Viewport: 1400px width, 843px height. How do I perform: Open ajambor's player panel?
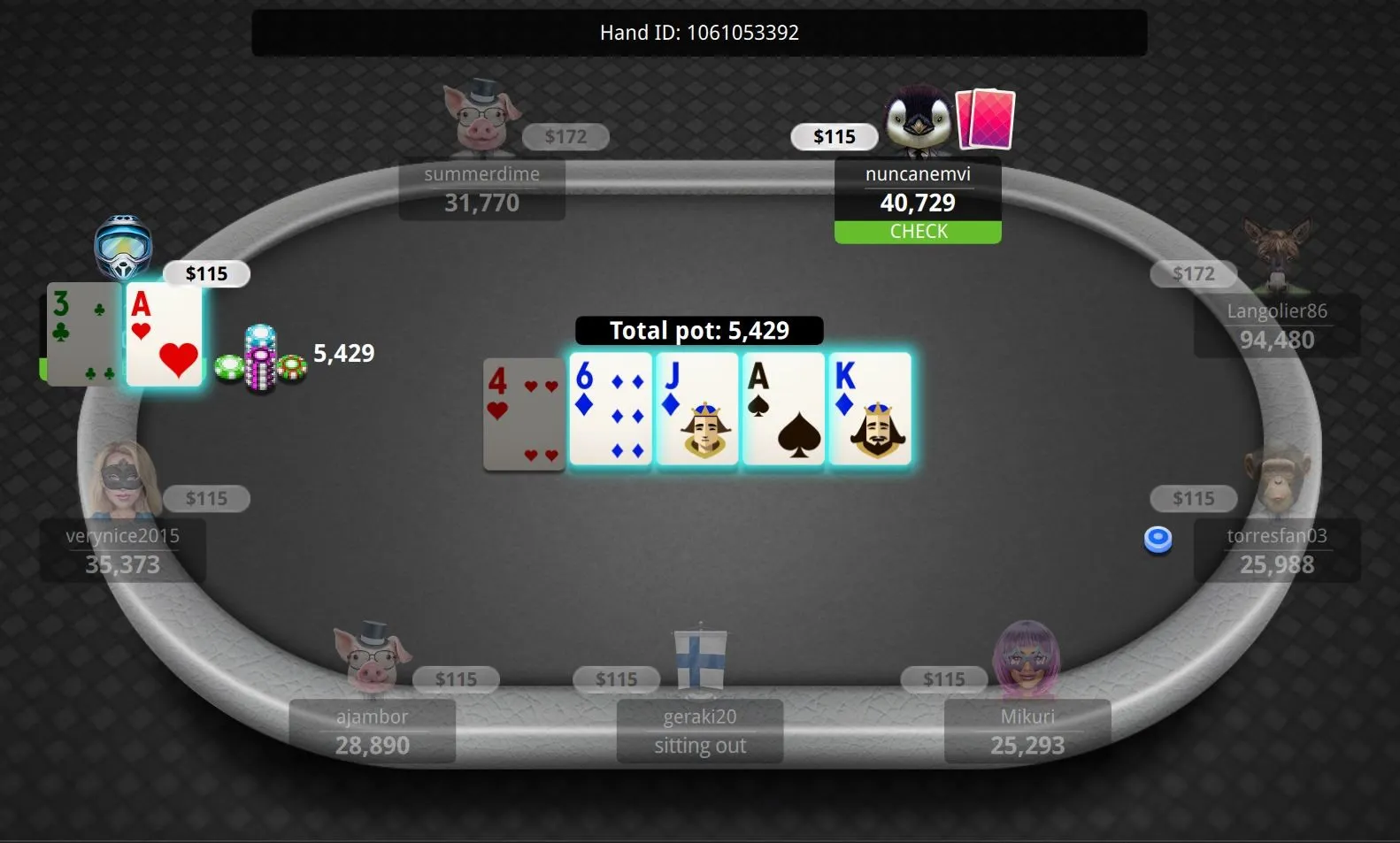372,731
